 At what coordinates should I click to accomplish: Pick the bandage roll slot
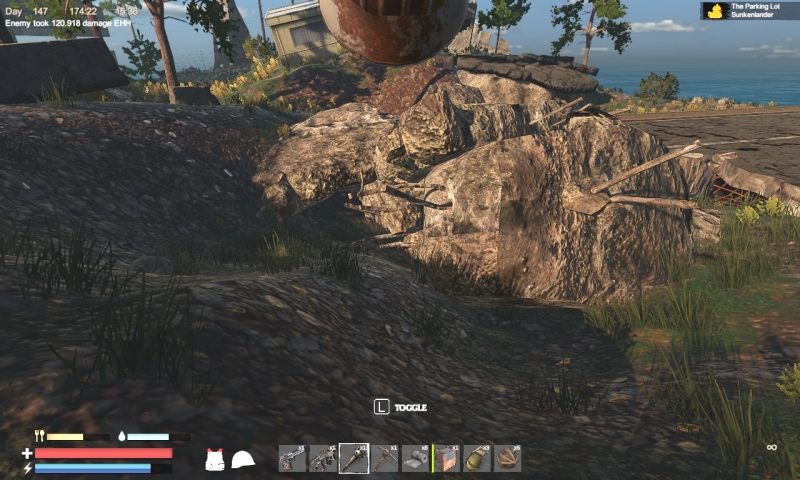tap(416, 459)
